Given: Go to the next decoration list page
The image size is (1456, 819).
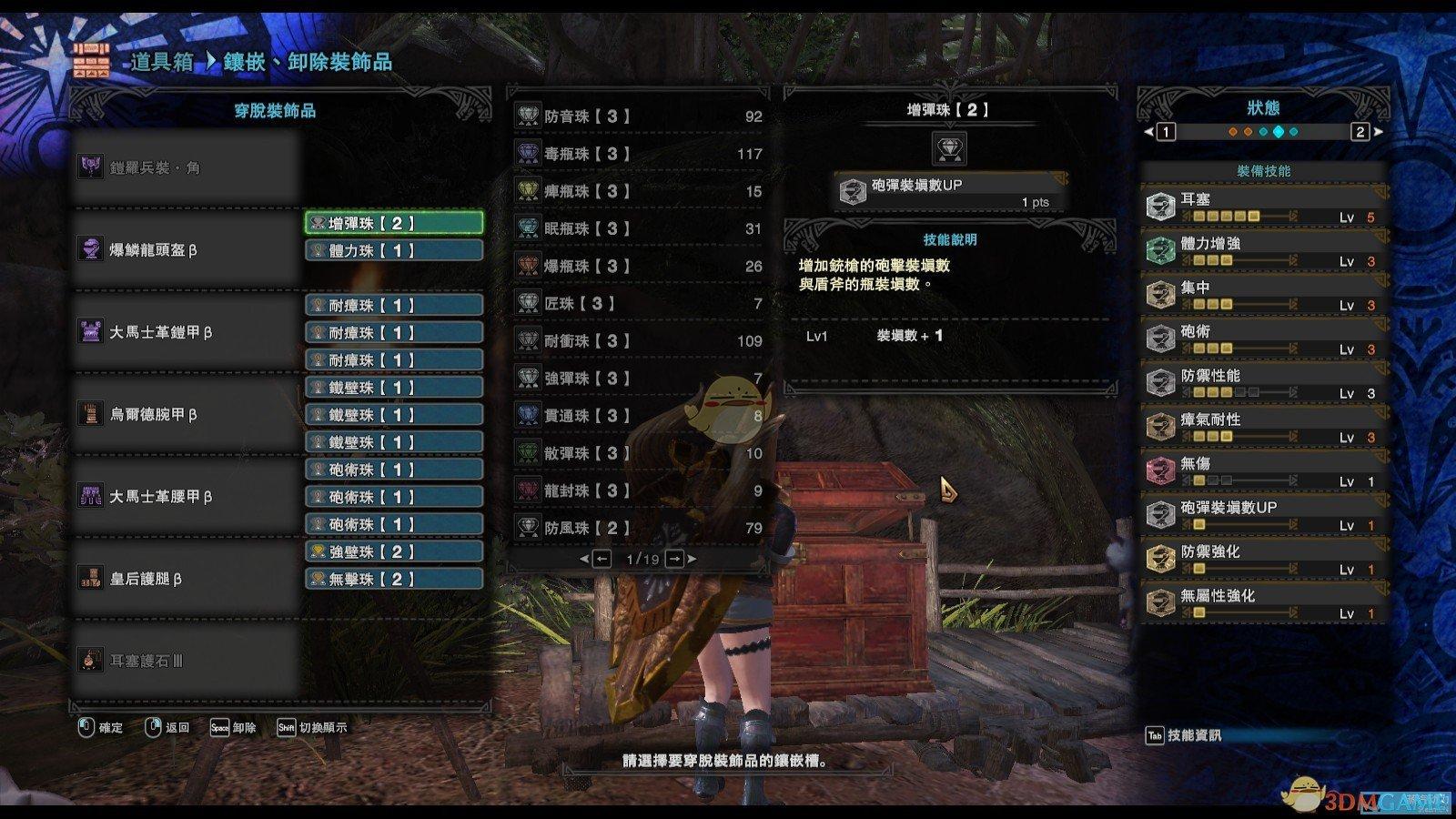Looking at the screenshot, I should 674,559.
